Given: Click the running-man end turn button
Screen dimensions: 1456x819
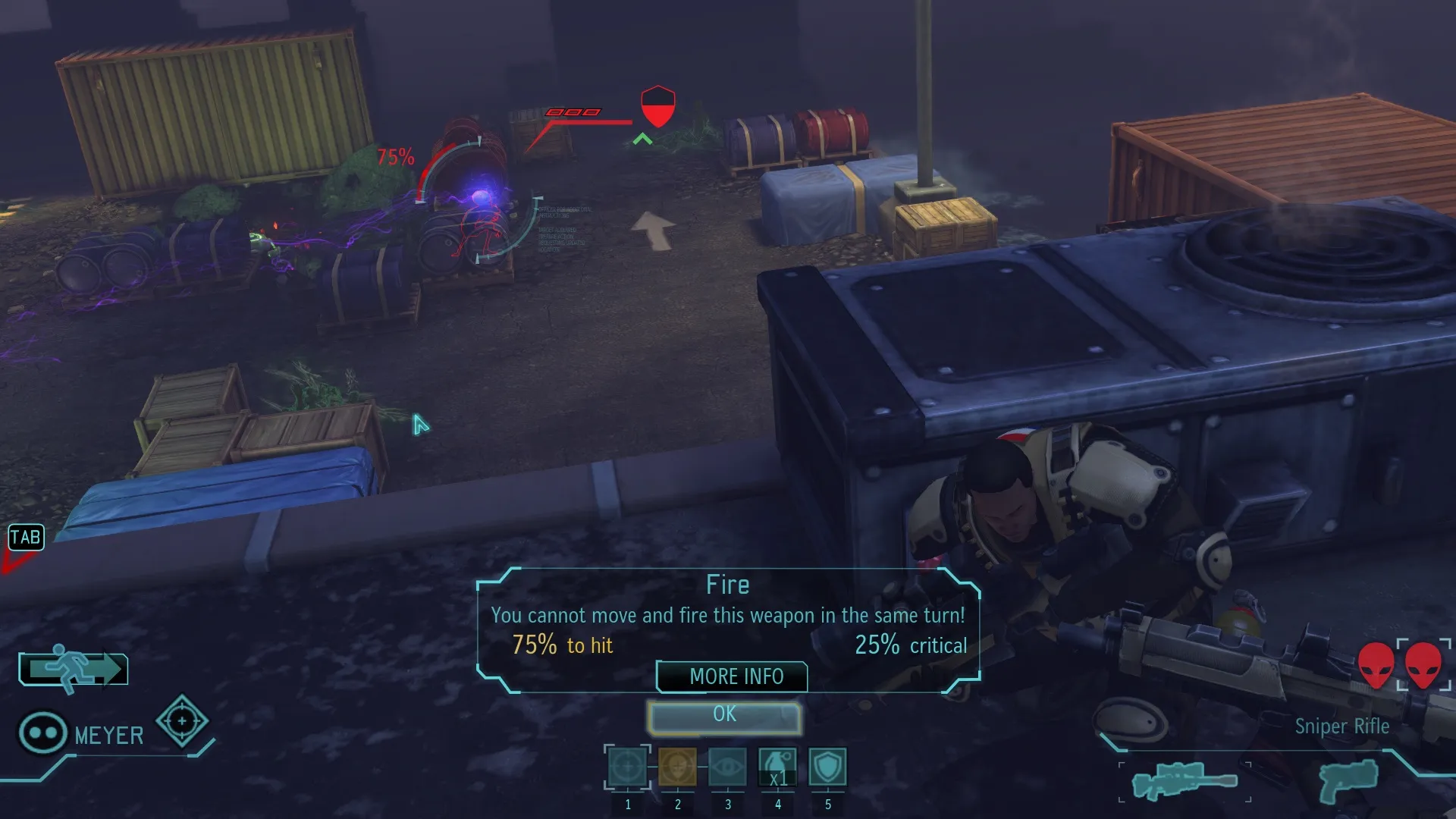Looking at the screenshot, I should [x=74, y=669].
